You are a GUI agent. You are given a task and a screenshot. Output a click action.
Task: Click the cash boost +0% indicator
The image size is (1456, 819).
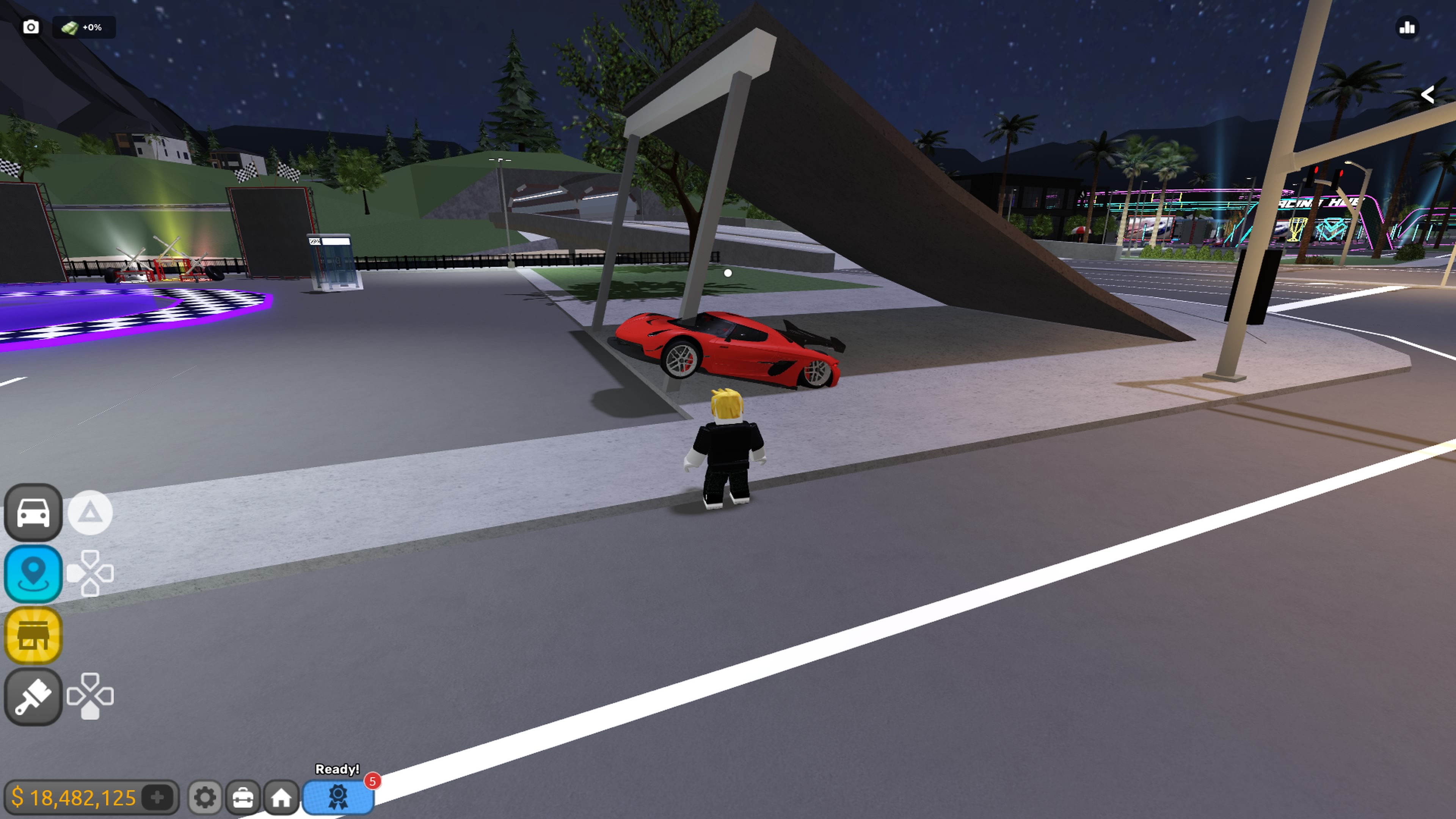pos(84,27)
